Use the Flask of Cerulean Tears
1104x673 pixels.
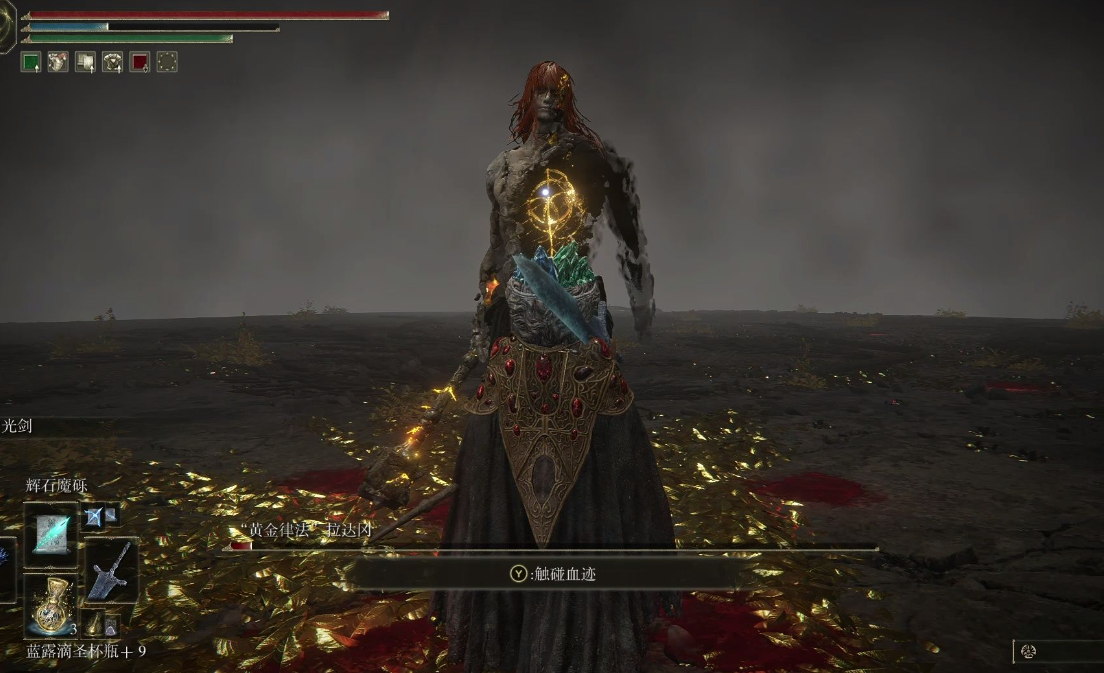click(50, 605)
